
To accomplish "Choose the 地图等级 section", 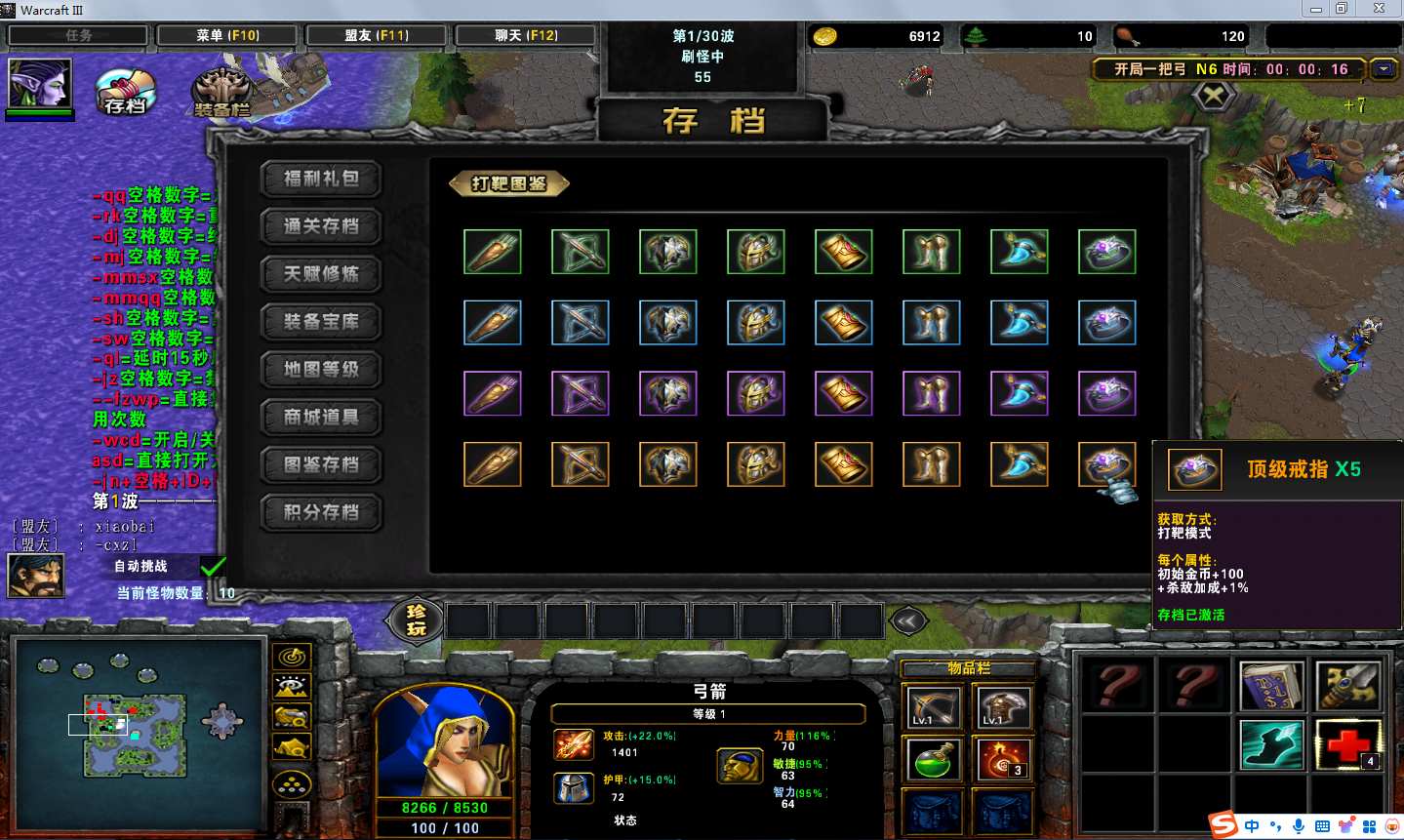I will coord(321,370).
